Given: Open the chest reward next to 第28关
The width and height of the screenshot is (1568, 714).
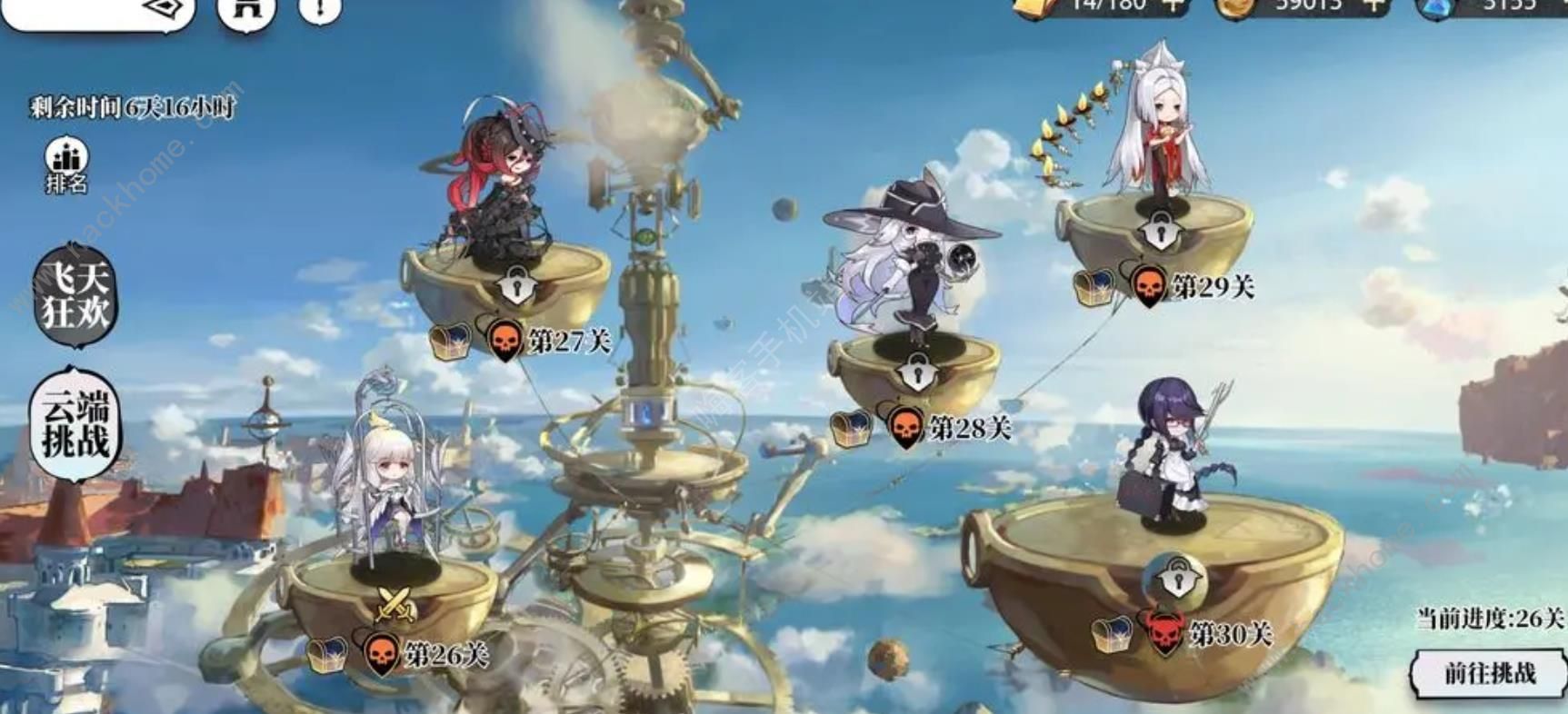Looking at the screenshot, I should point(851,428).
